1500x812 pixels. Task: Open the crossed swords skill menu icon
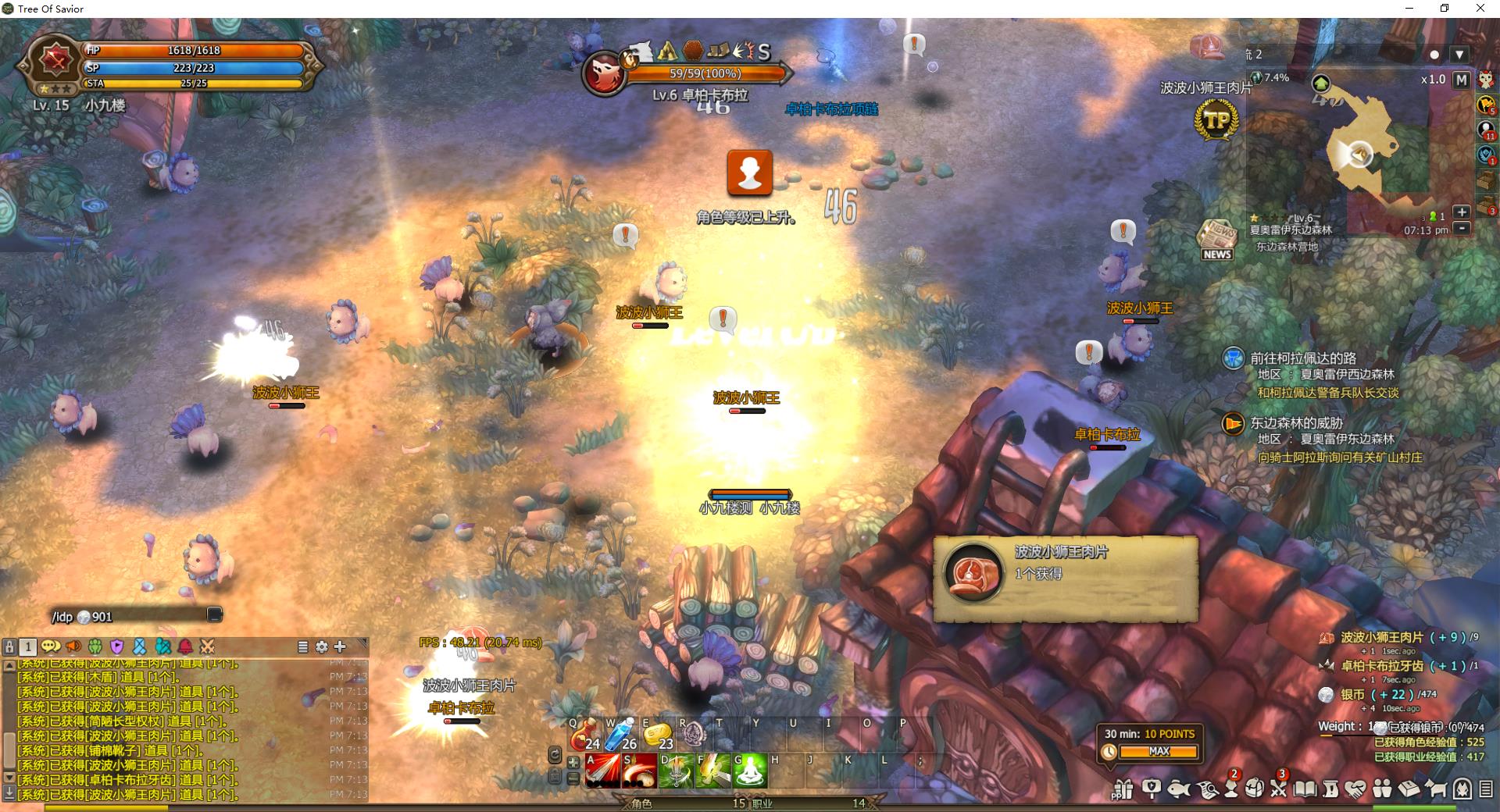coord(1278,789)
